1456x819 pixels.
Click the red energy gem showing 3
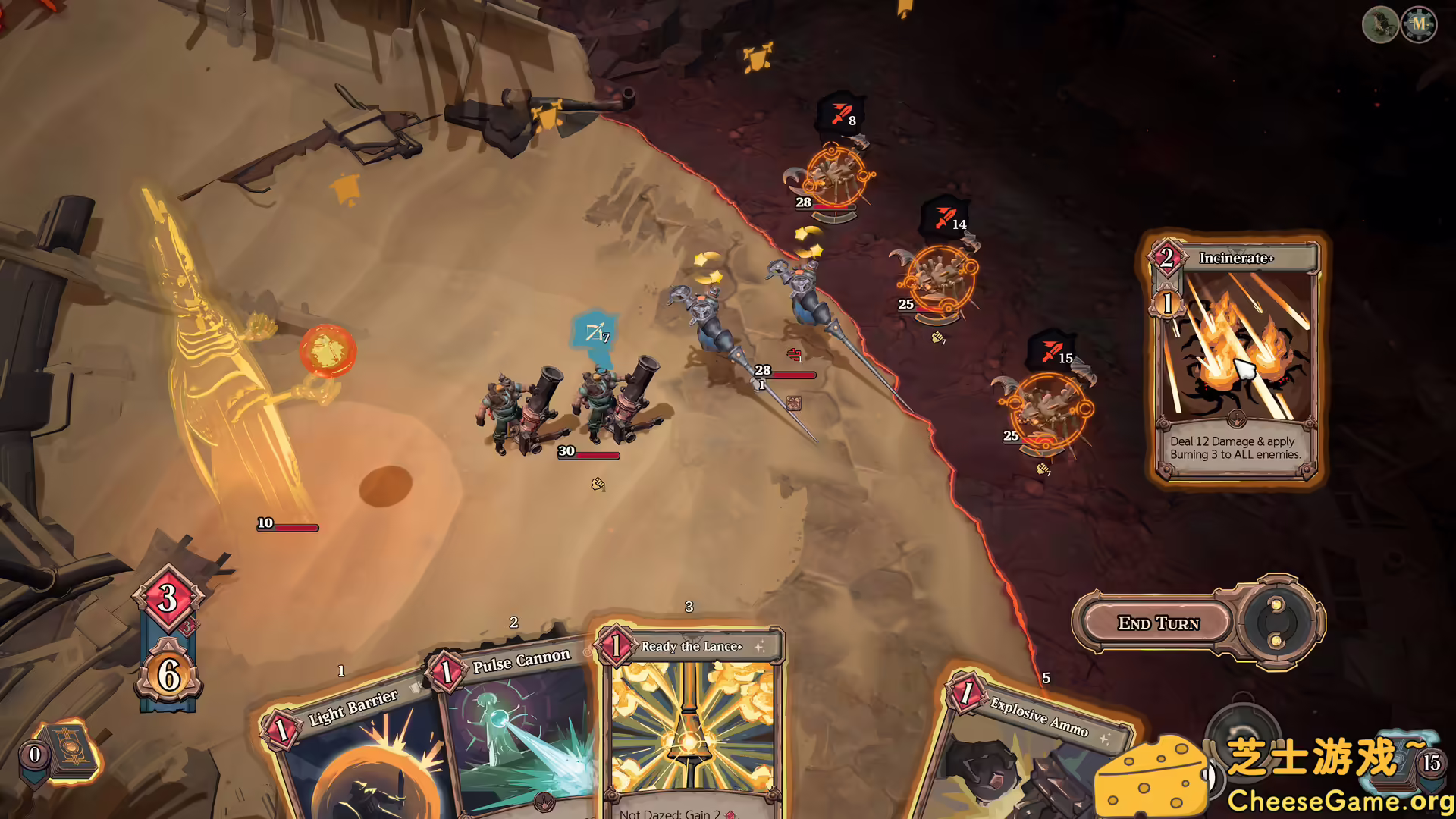click(168, 598)
